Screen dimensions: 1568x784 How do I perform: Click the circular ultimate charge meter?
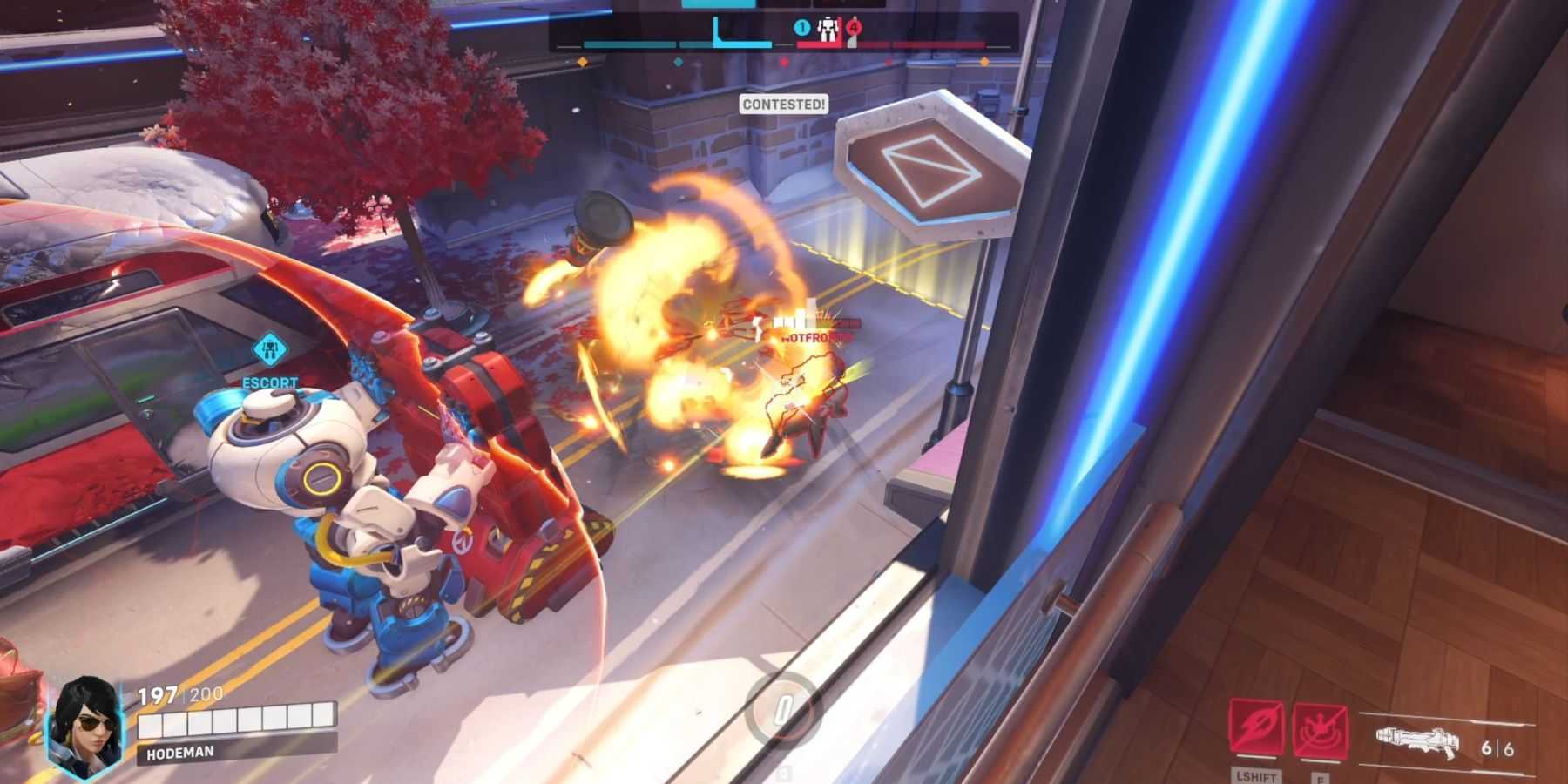pos(783,708)
